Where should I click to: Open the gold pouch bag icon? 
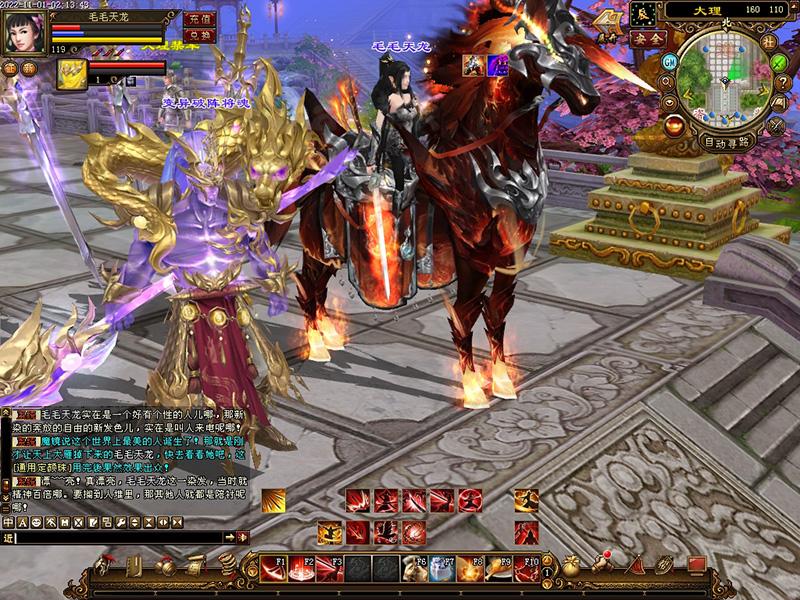coord(571,566)
